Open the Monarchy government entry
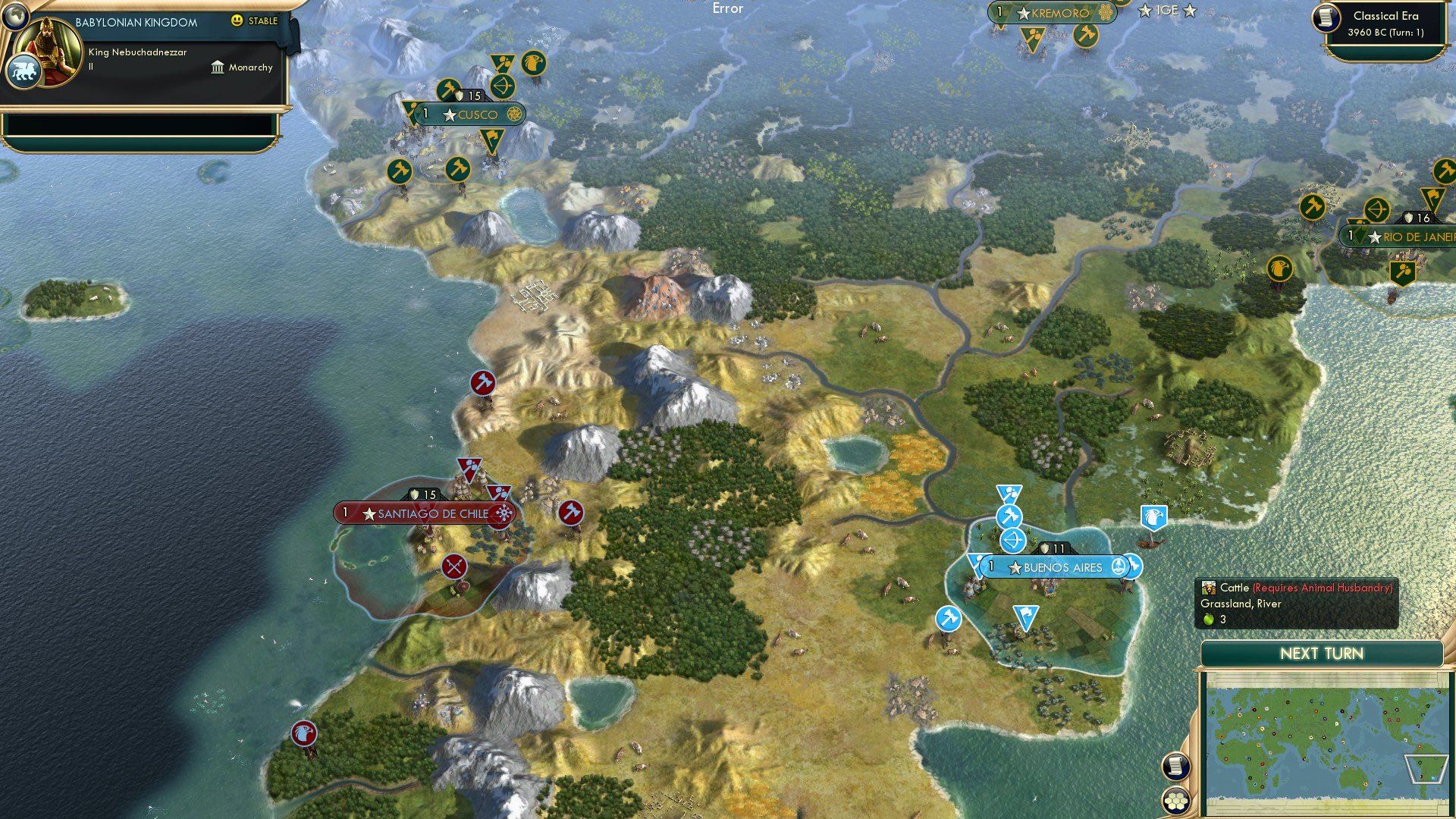This screenshot has height=819, width=1456. point(250,67)
